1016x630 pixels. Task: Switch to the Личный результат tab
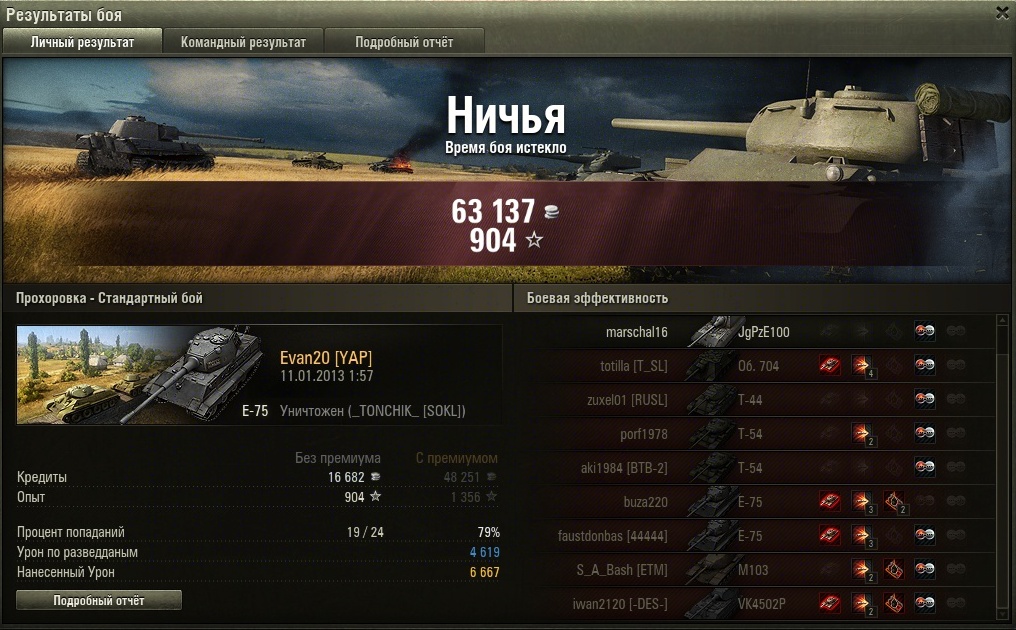[82, 42]
